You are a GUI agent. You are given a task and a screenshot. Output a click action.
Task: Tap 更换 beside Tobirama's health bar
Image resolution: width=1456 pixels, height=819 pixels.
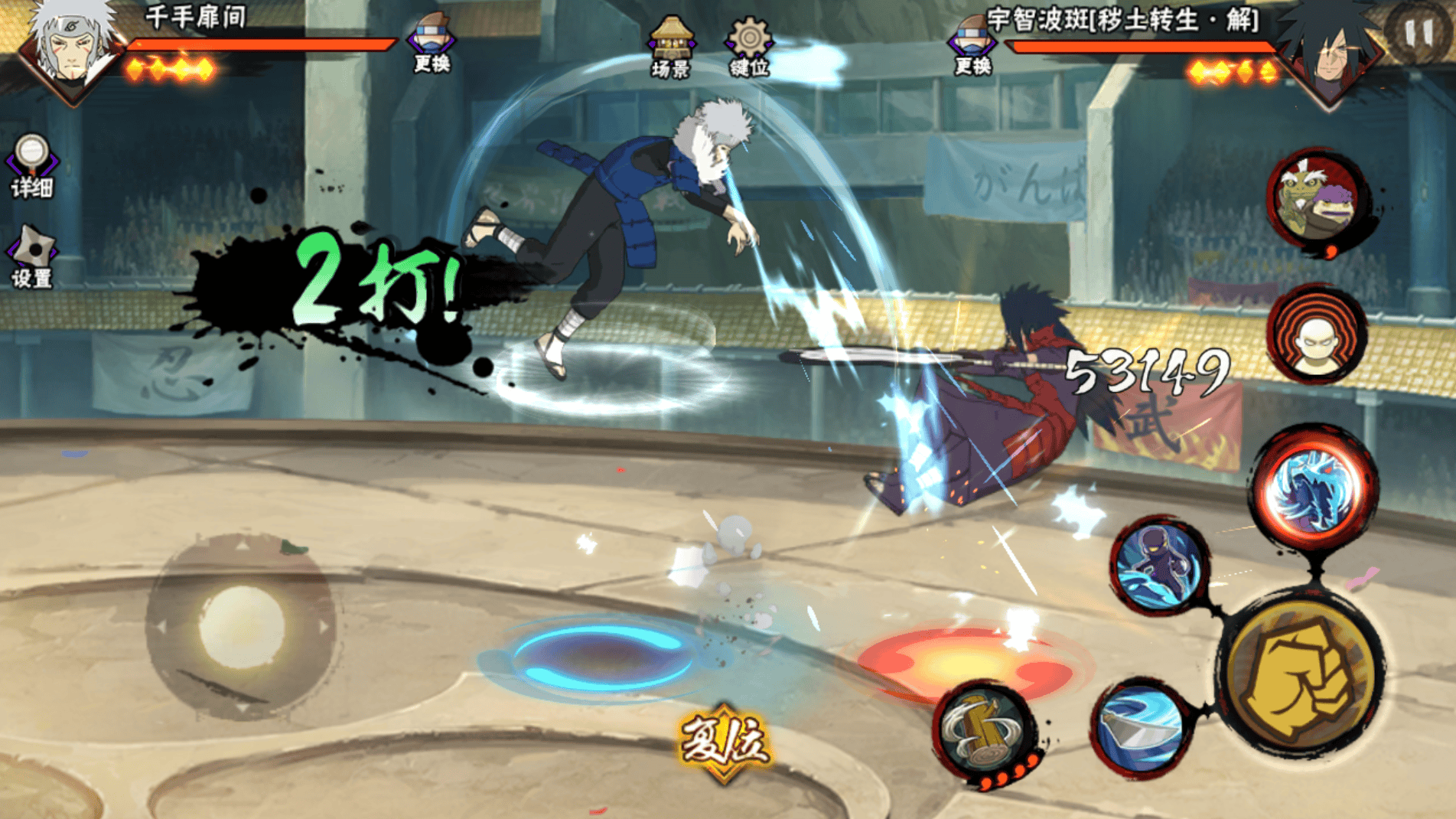[432, 44]
